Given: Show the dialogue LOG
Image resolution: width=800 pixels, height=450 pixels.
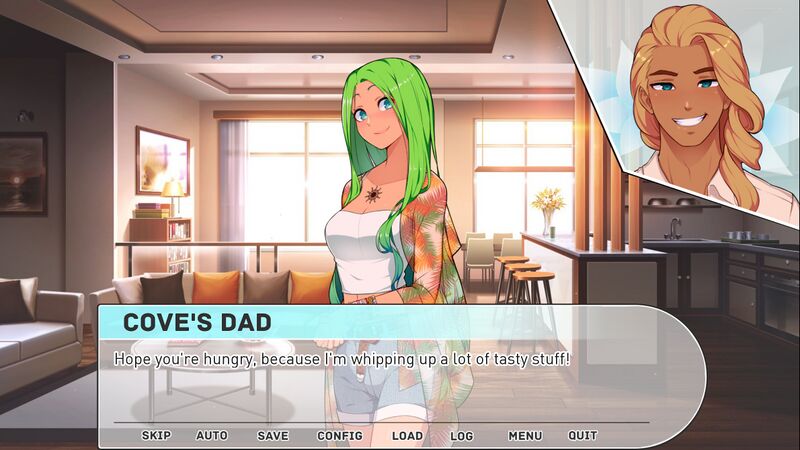Looking at the screenshot, I should (461, 436).
